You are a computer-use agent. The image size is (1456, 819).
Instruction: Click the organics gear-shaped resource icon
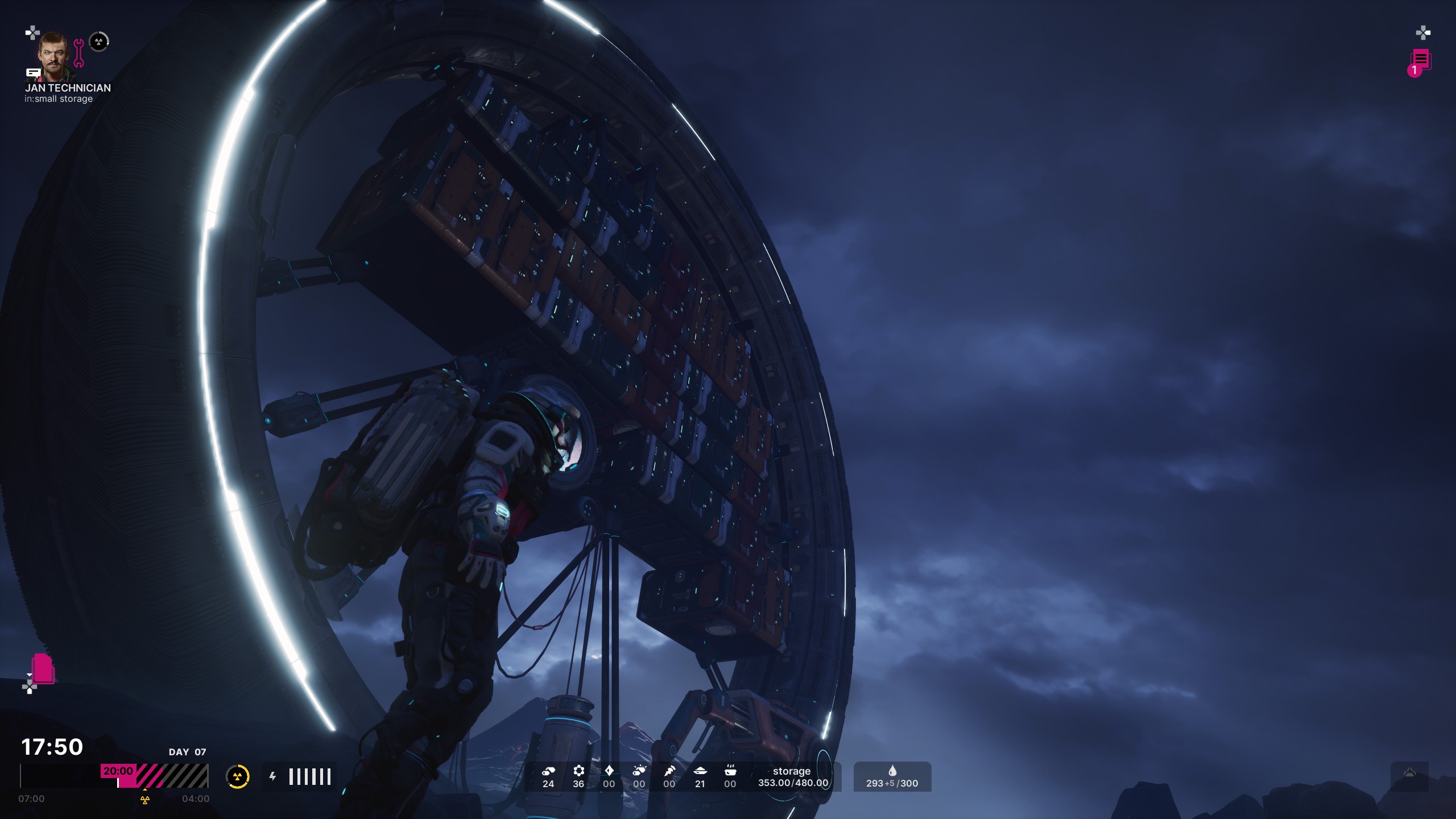pos(578,771)
